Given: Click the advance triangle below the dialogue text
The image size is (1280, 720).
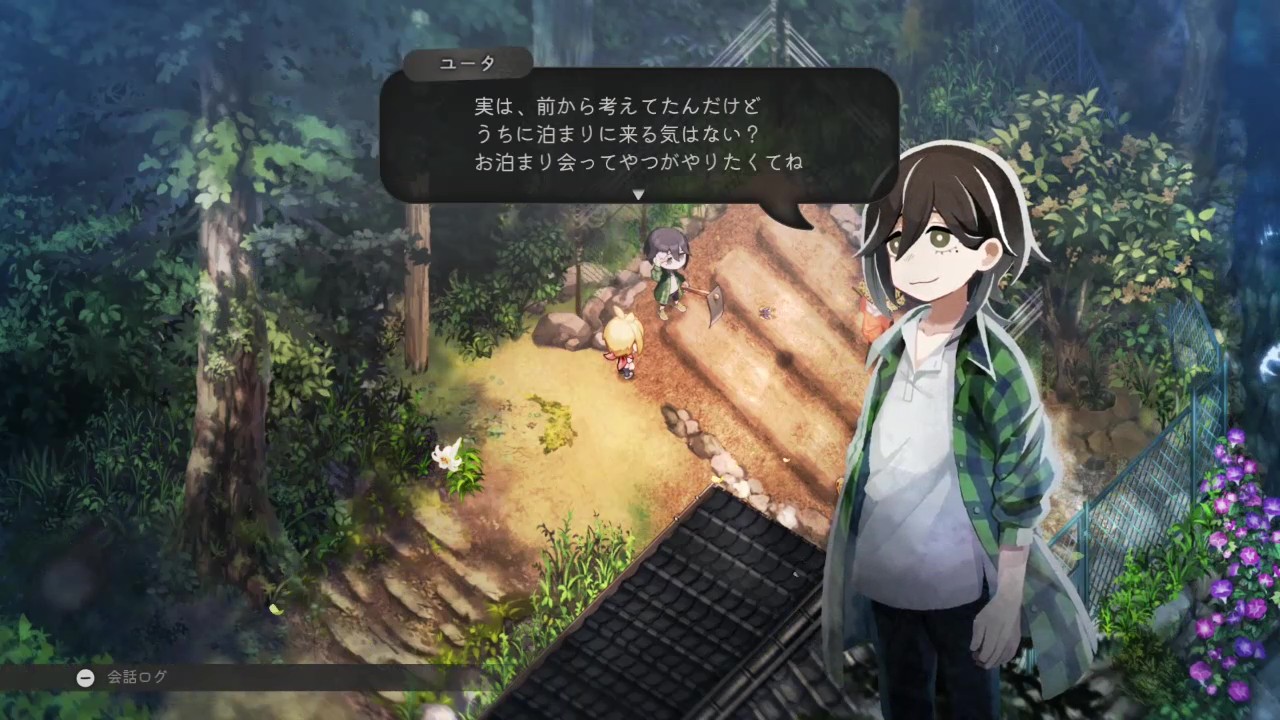Looking at the screenshot, I should click(x=637, y=196).
